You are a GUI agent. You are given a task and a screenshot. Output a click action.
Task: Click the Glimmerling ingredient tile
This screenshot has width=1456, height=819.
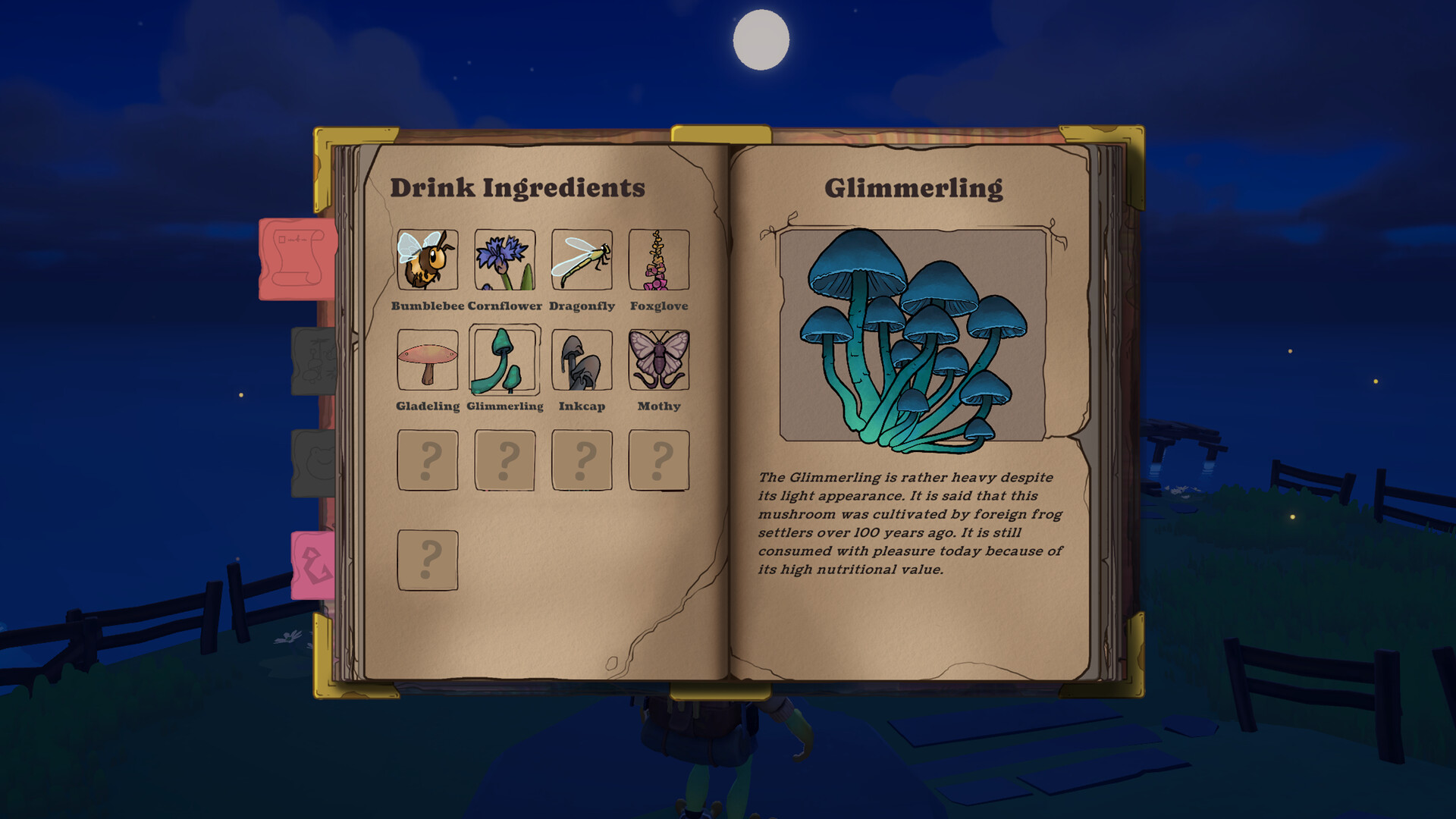click(x=505, y=360)
